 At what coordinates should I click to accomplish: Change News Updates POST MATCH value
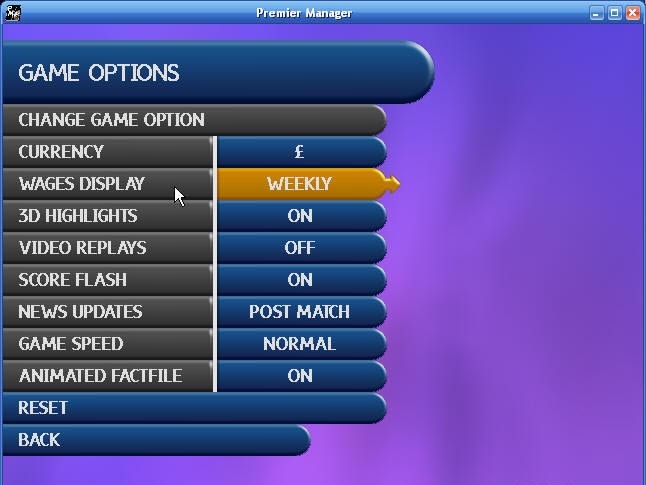click(299, 312)
